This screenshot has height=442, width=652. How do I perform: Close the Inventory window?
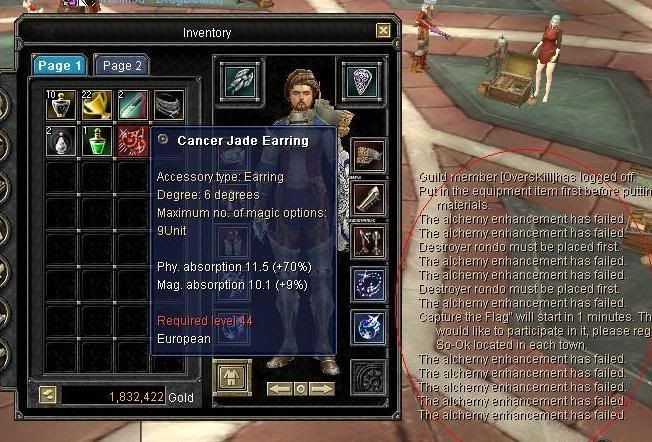pyautogui.click(x=383, y=31)
